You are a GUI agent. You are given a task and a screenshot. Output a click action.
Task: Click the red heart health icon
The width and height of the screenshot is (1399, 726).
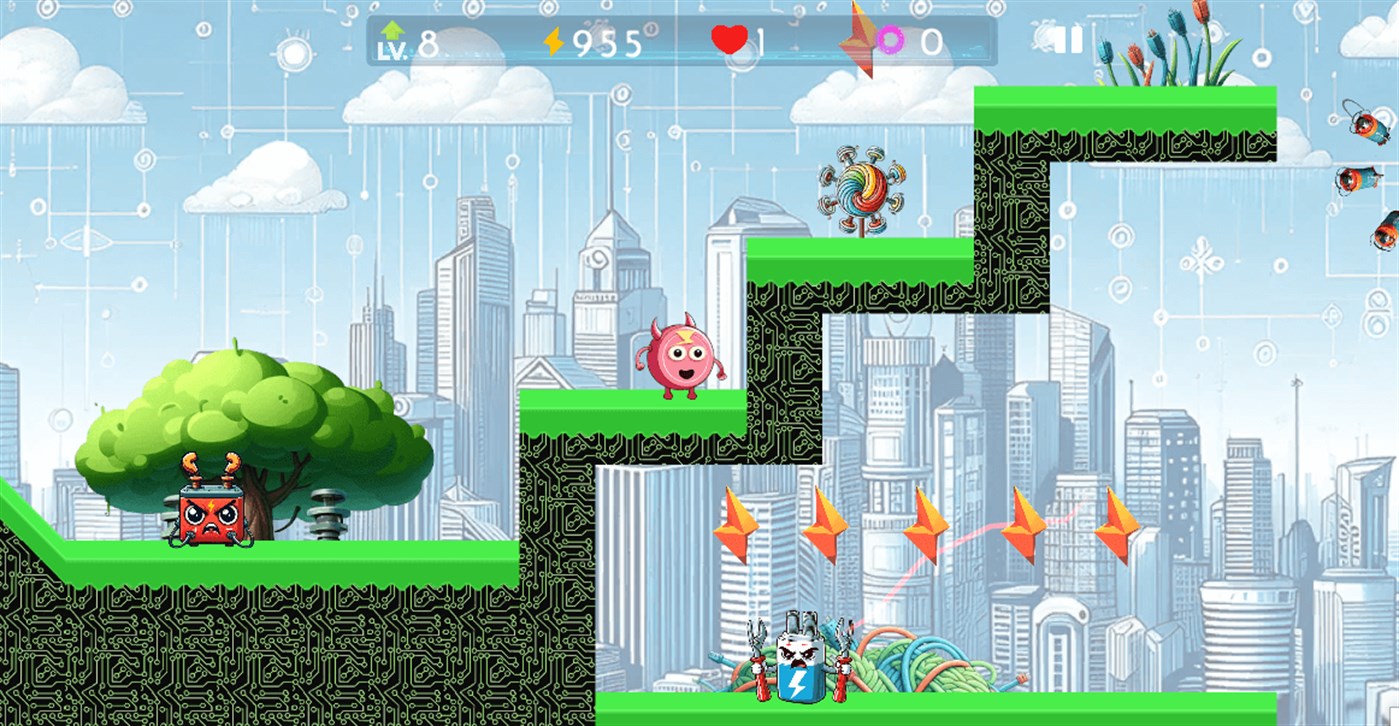(x=731, y=38)
